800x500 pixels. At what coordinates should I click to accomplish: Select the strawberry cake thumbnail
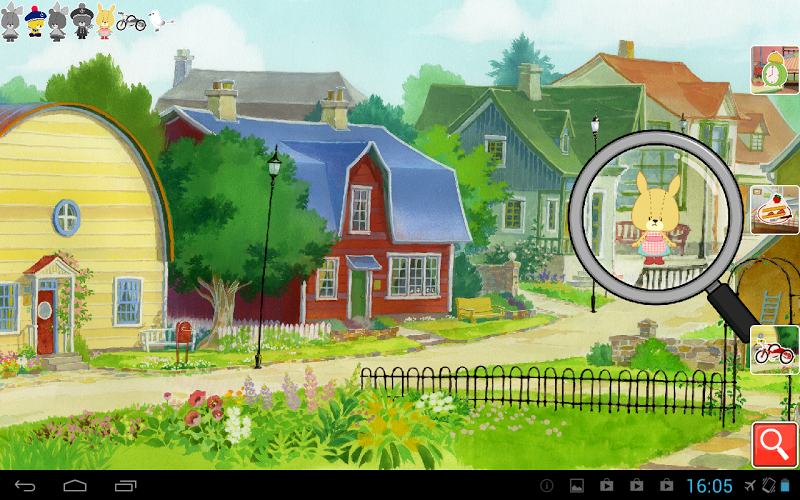tap(774, 211)
